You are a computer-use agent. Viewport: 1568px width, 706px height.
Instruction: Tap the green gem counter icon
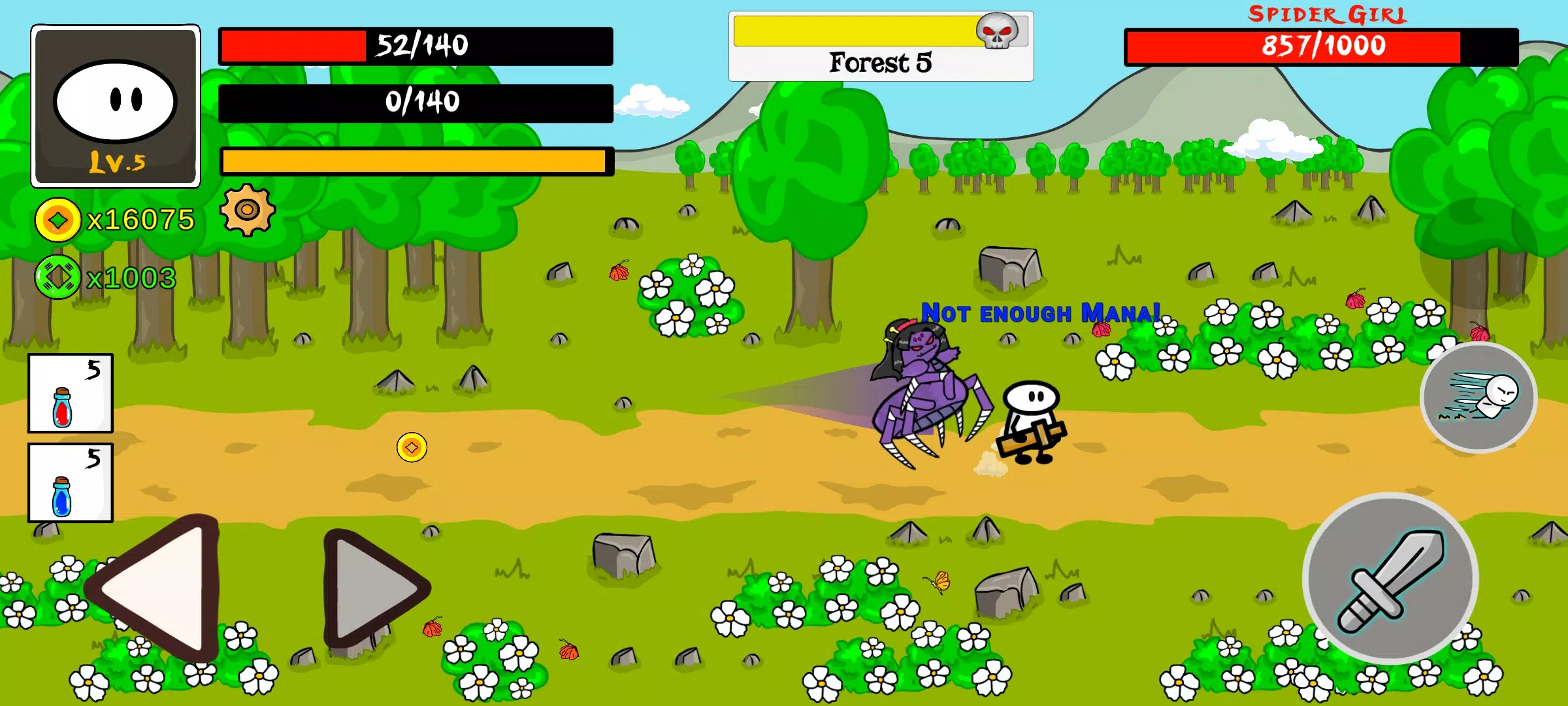(57, 277)
